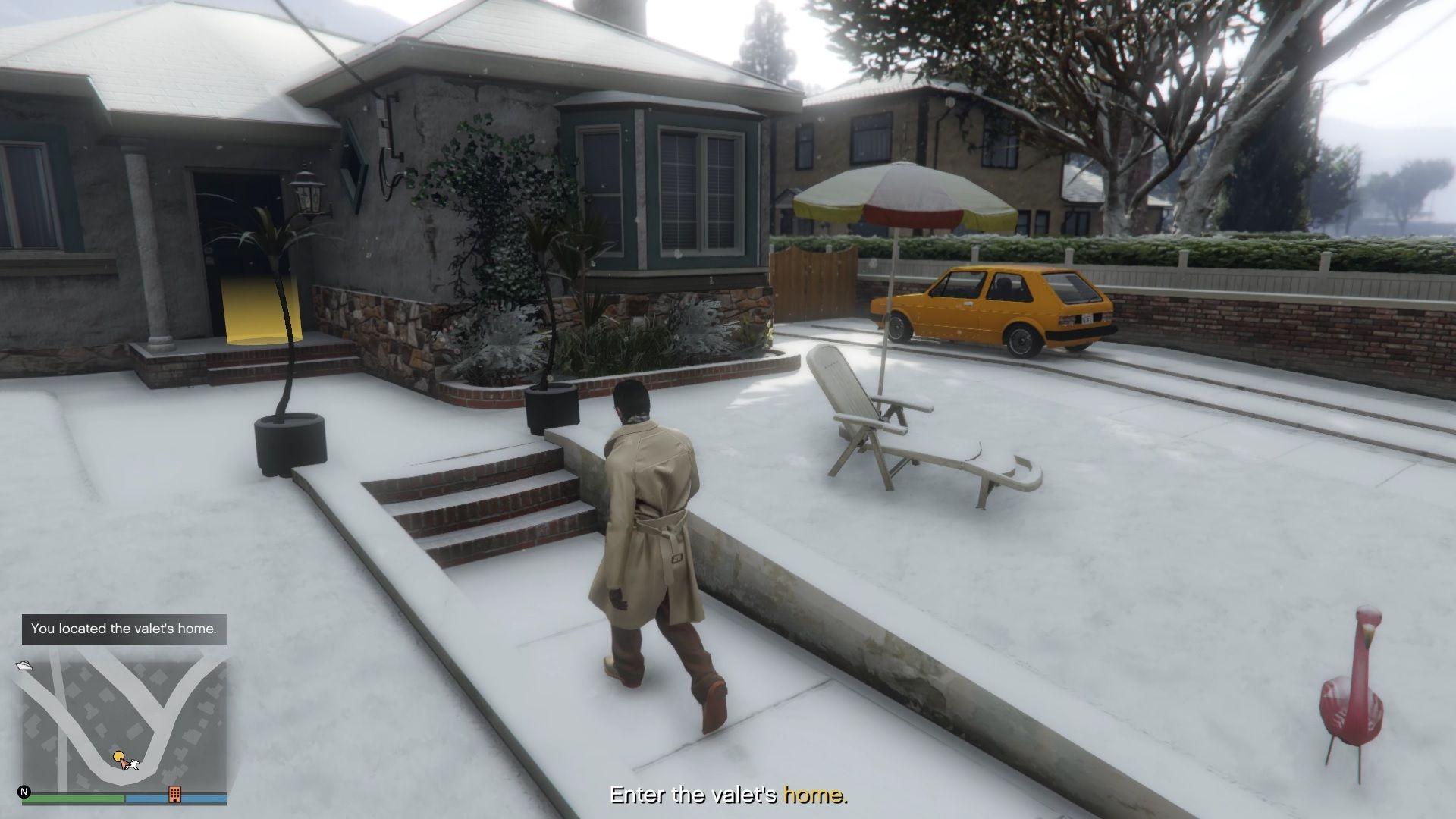Click the orange safehouse building blip
The height and width of the screenshot is (819, 1456).
(x=175, y=794)
